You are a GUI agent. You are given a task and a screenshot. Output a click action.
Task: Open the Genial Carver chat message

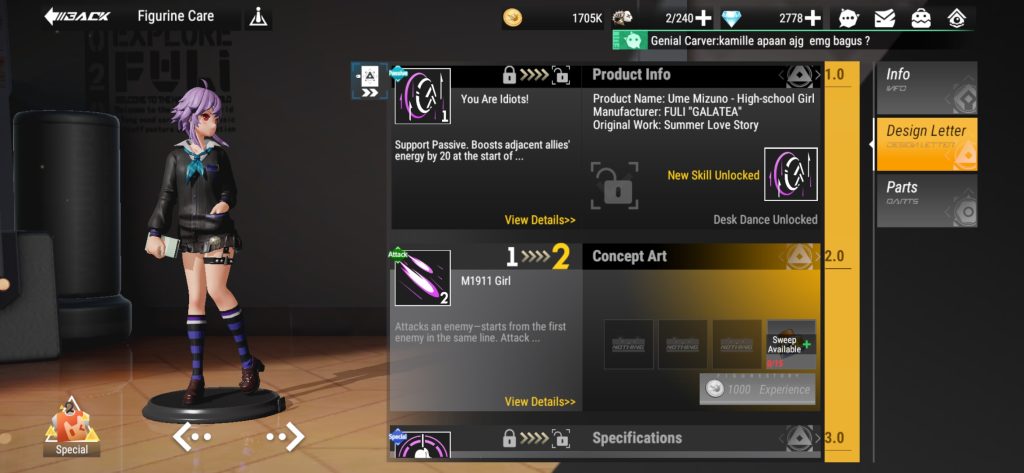pyautogui.click(x=760, y=41)
